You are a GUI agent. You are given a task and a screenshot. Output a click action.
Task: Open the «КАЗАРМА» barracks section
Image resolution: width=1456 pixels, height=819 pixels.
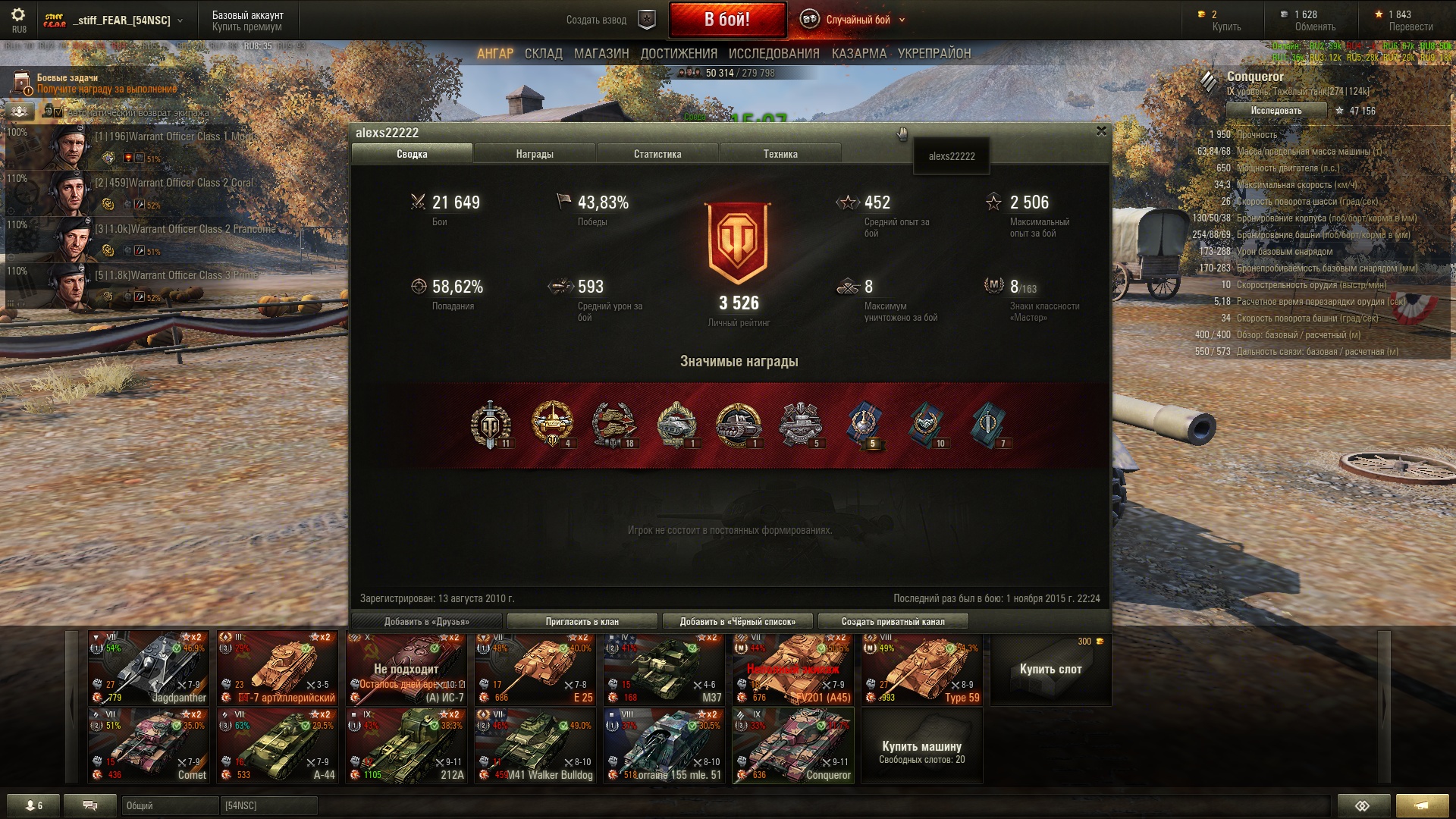point(858,54)
